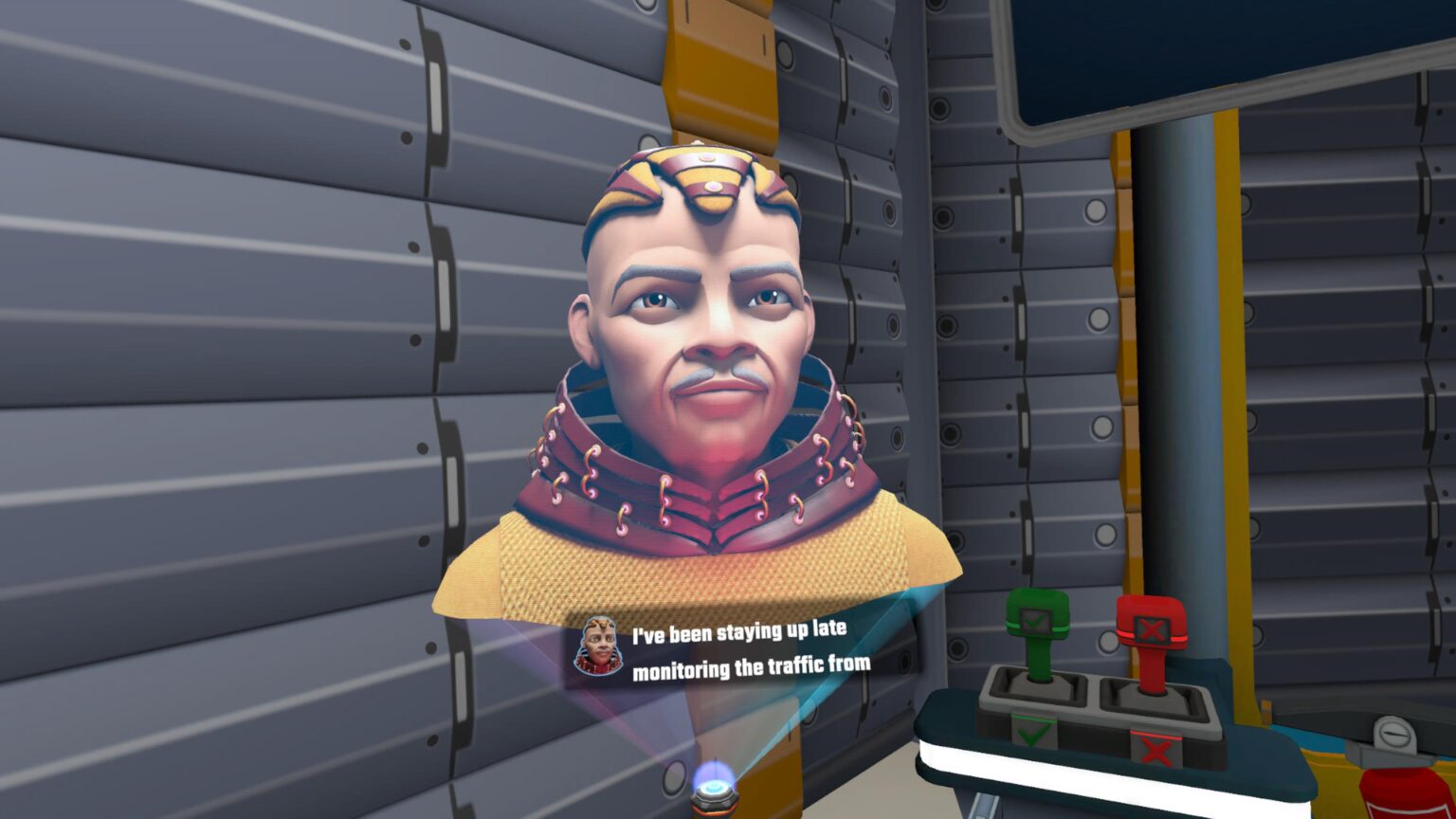Click the green checkmark plaque below the lever
The image size is (1456, 819).
(x=1033, y=732)
